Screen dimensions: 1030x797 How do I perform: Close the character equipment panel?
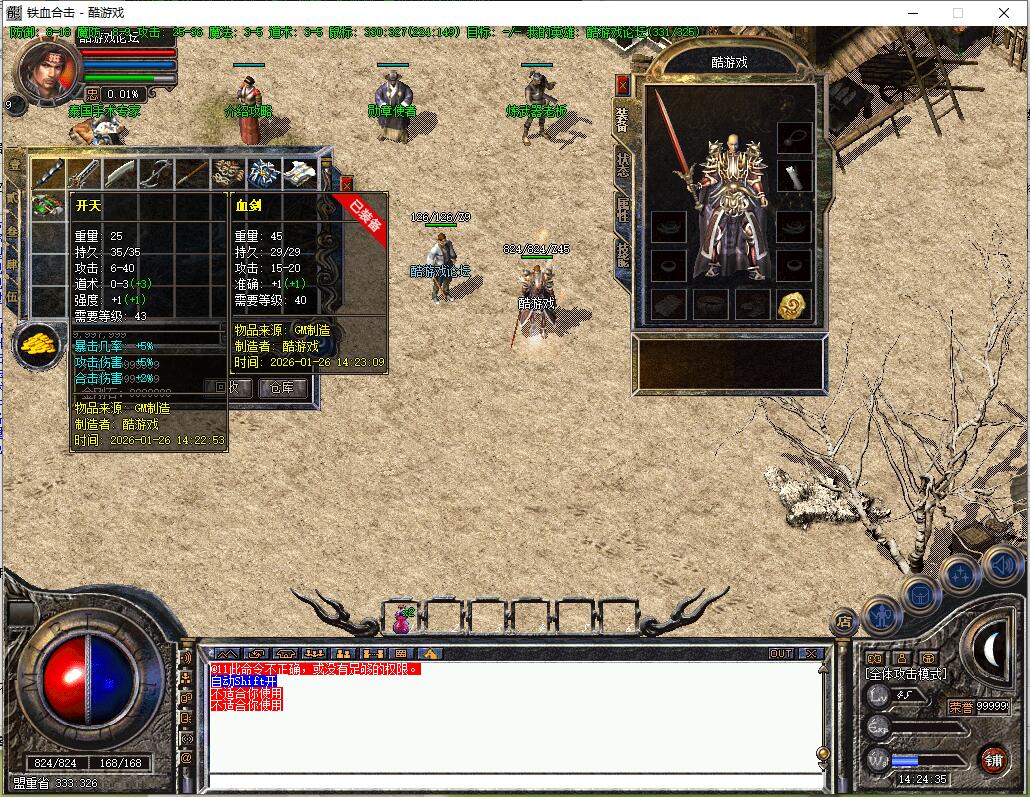click(623, 84)
